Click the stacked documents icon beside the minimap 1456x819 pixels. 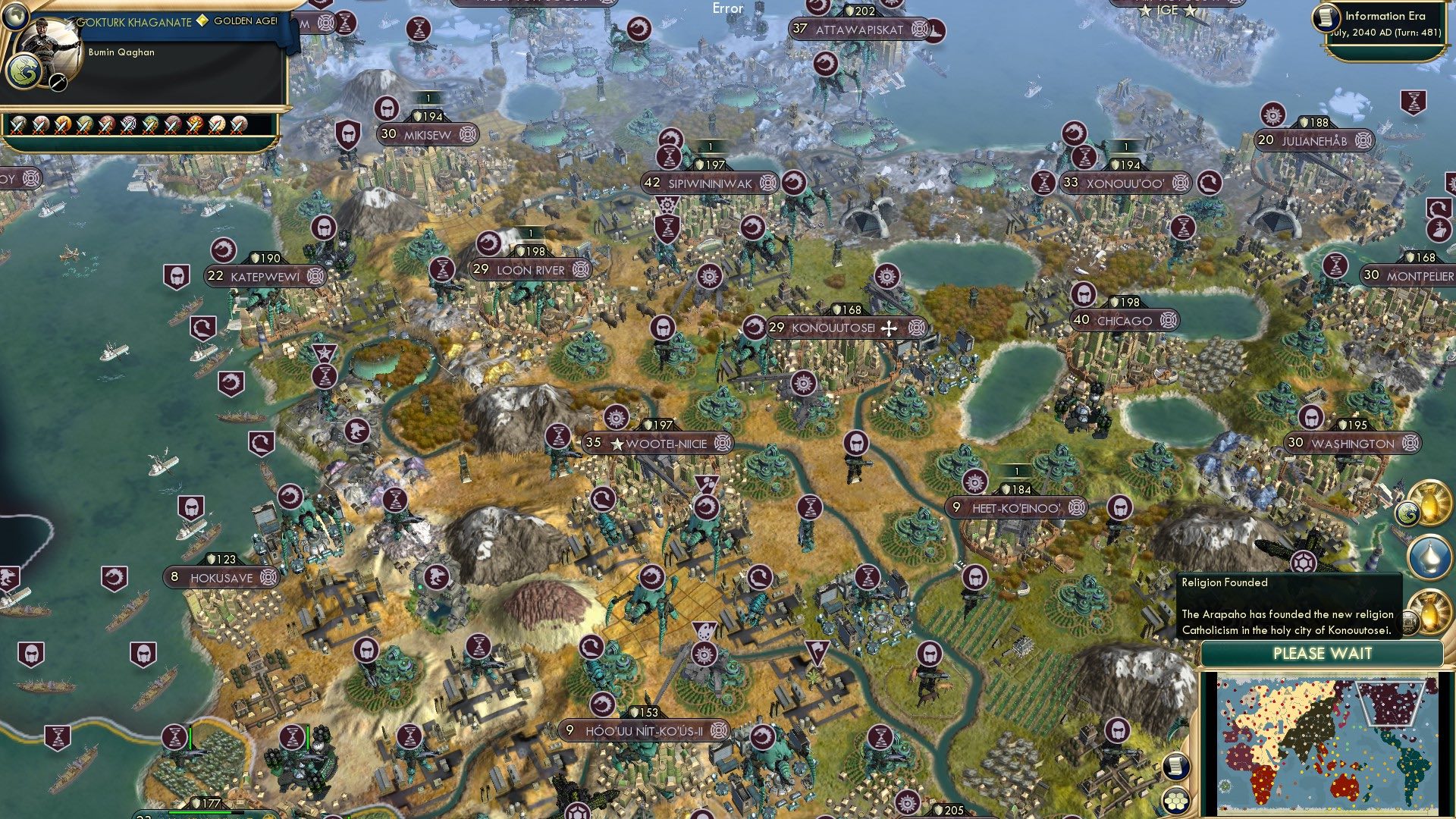pos(1176,766)
